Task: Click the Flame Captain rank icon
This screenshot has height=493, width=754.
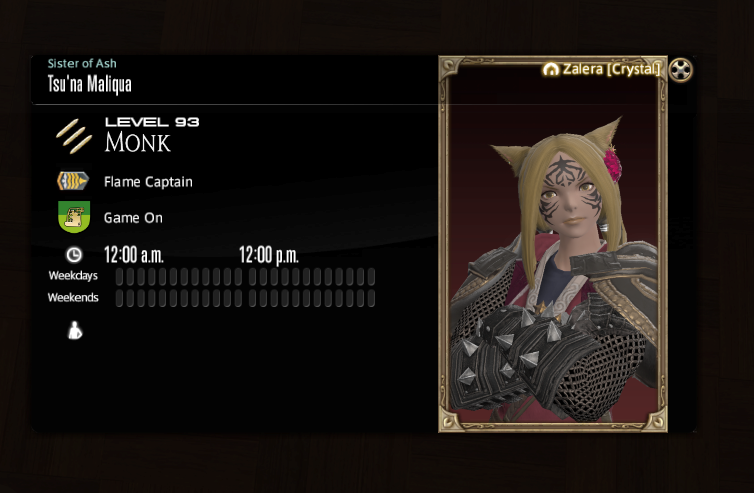Action: [74, 182]
